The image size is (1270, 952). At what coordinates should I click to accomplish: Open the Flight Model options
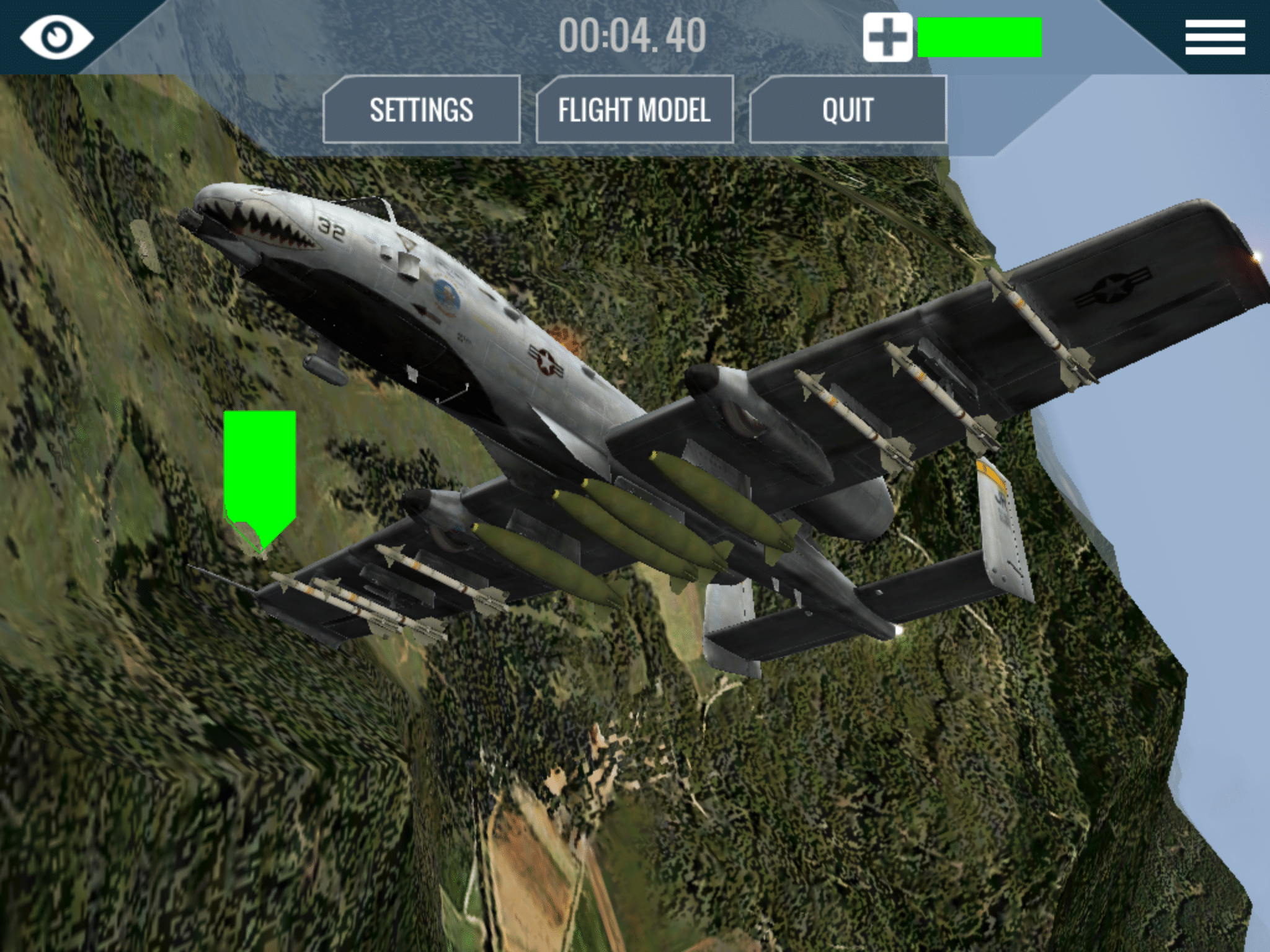(634, 110)
